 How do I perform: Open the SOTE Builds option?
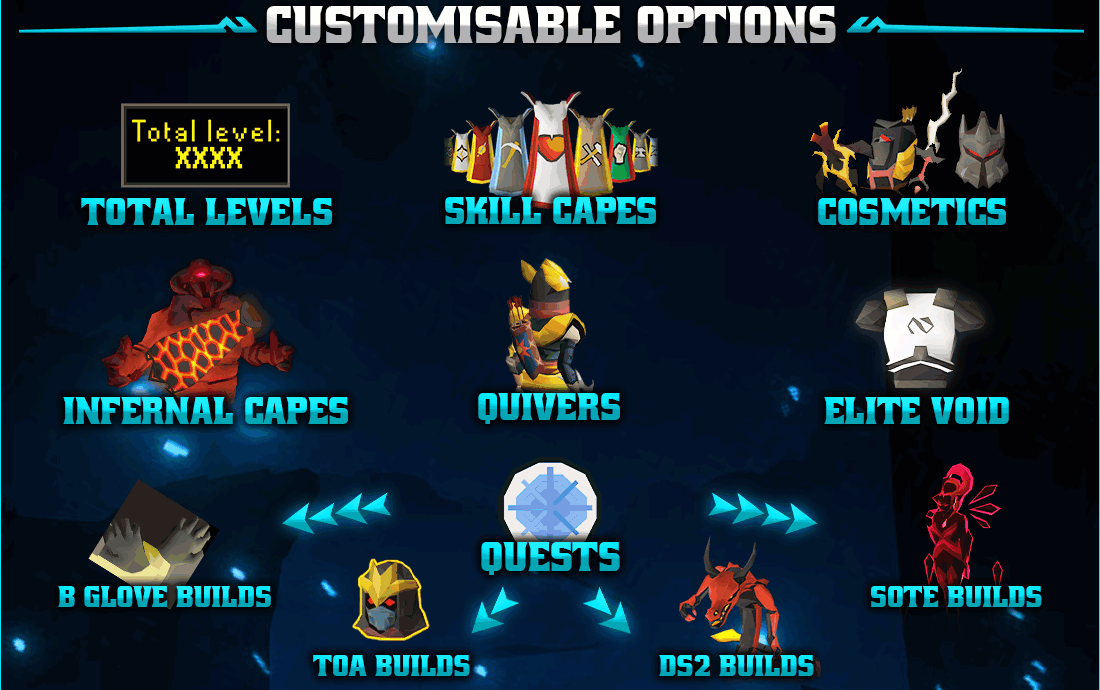[x=956, y=597]
